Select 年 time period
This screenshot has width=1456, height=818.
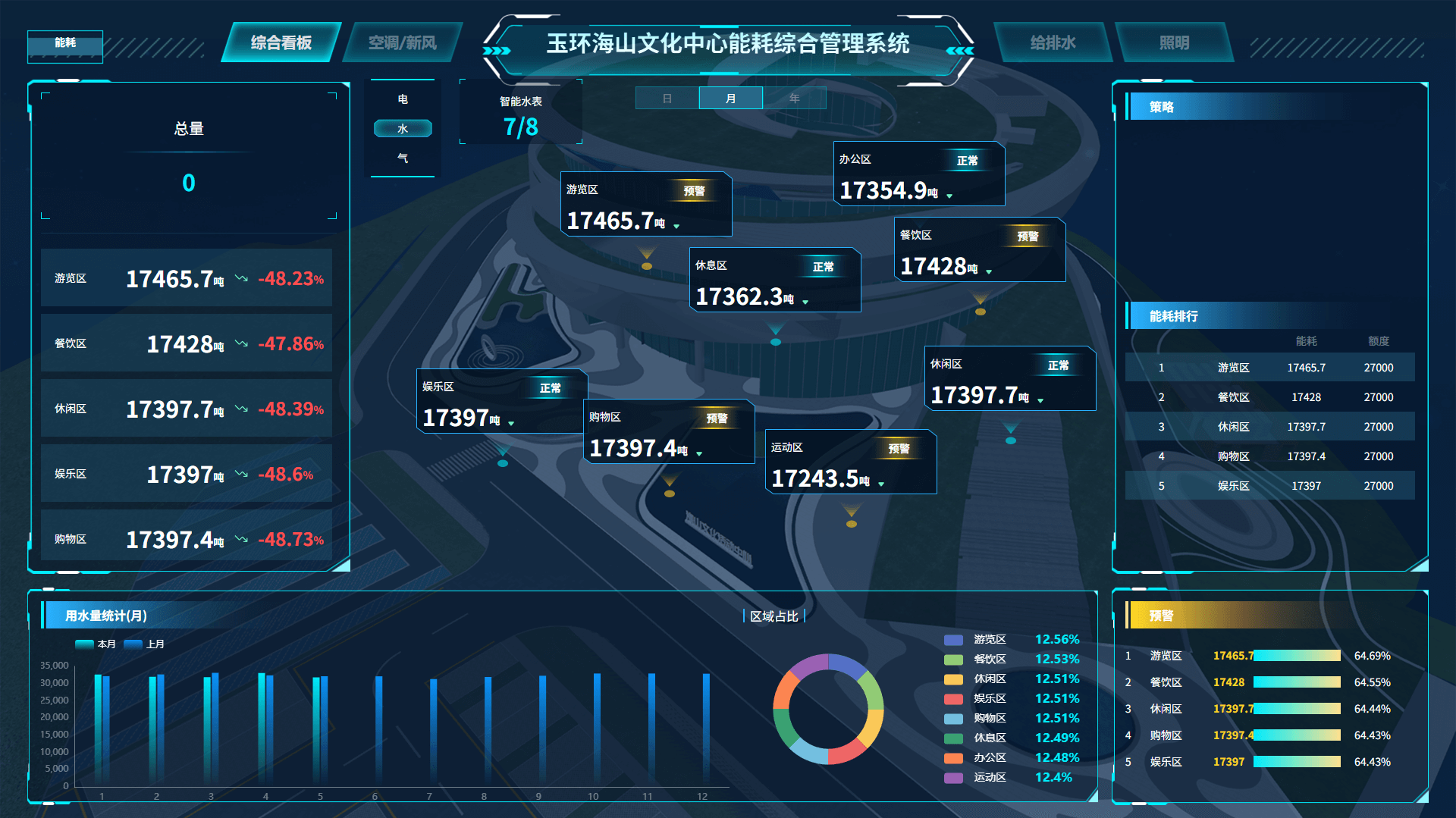pos(795,97)
